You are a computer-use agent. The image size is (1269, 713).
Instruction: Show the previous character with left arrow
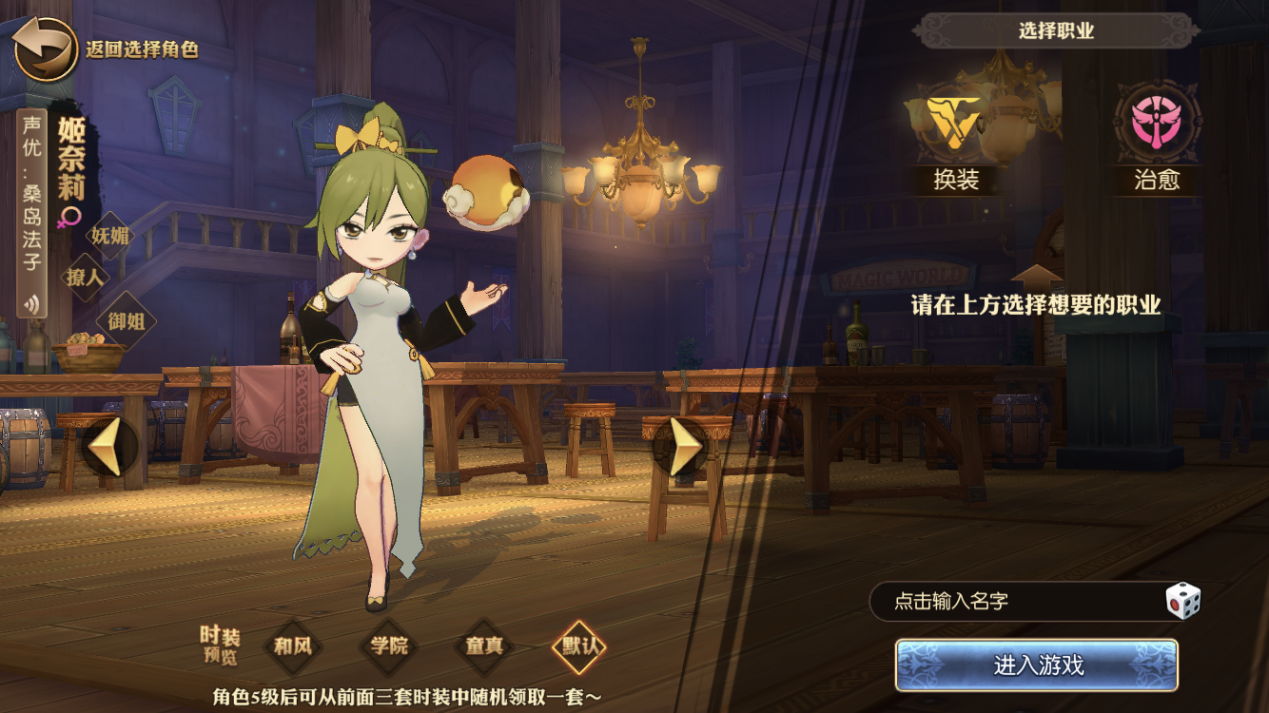point(108,447)
